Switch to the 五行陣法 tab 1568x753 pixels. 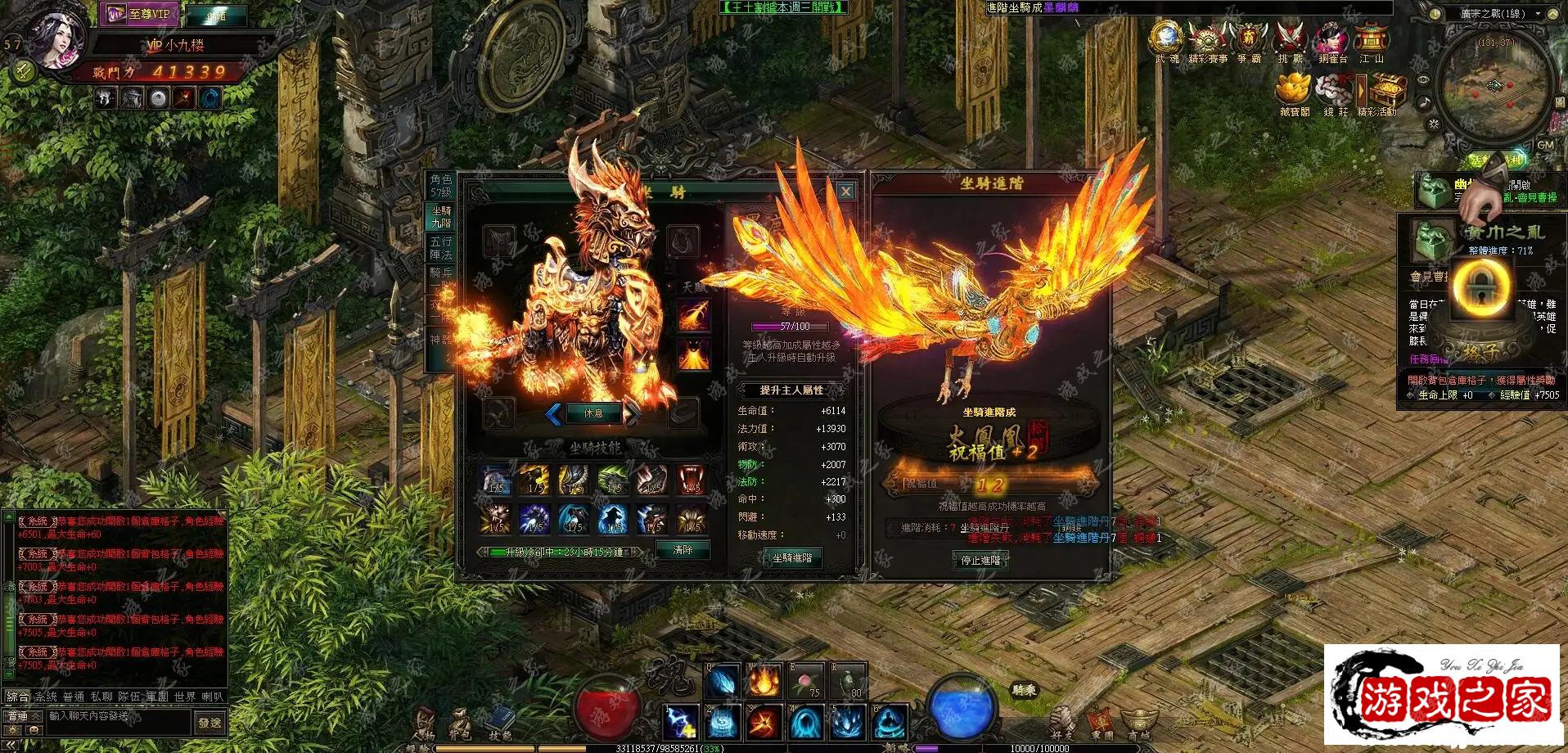(441, 247)
